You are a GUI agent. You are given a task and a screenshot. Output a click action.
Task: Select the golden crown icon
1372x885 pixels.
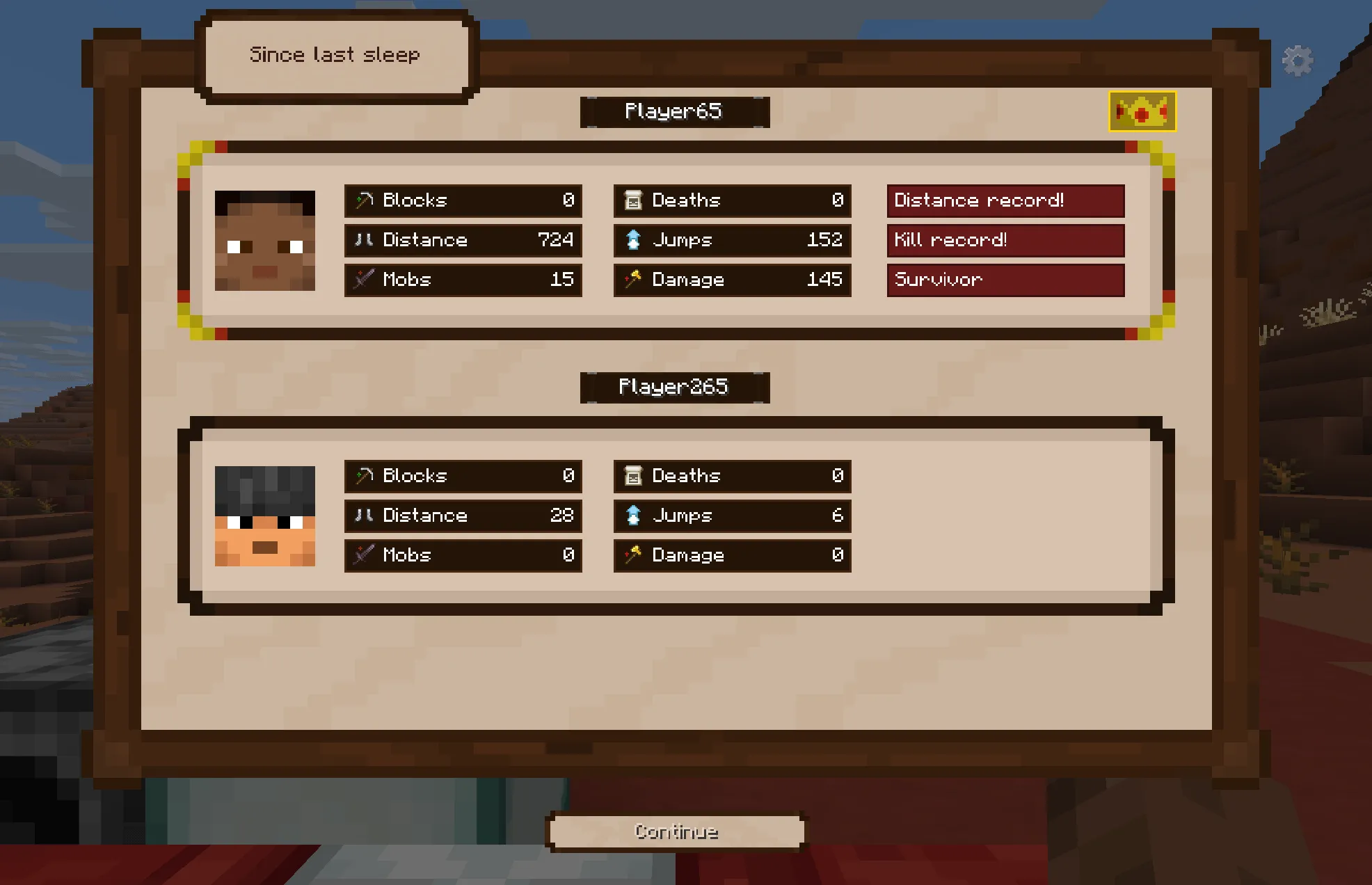[1142, 111]
